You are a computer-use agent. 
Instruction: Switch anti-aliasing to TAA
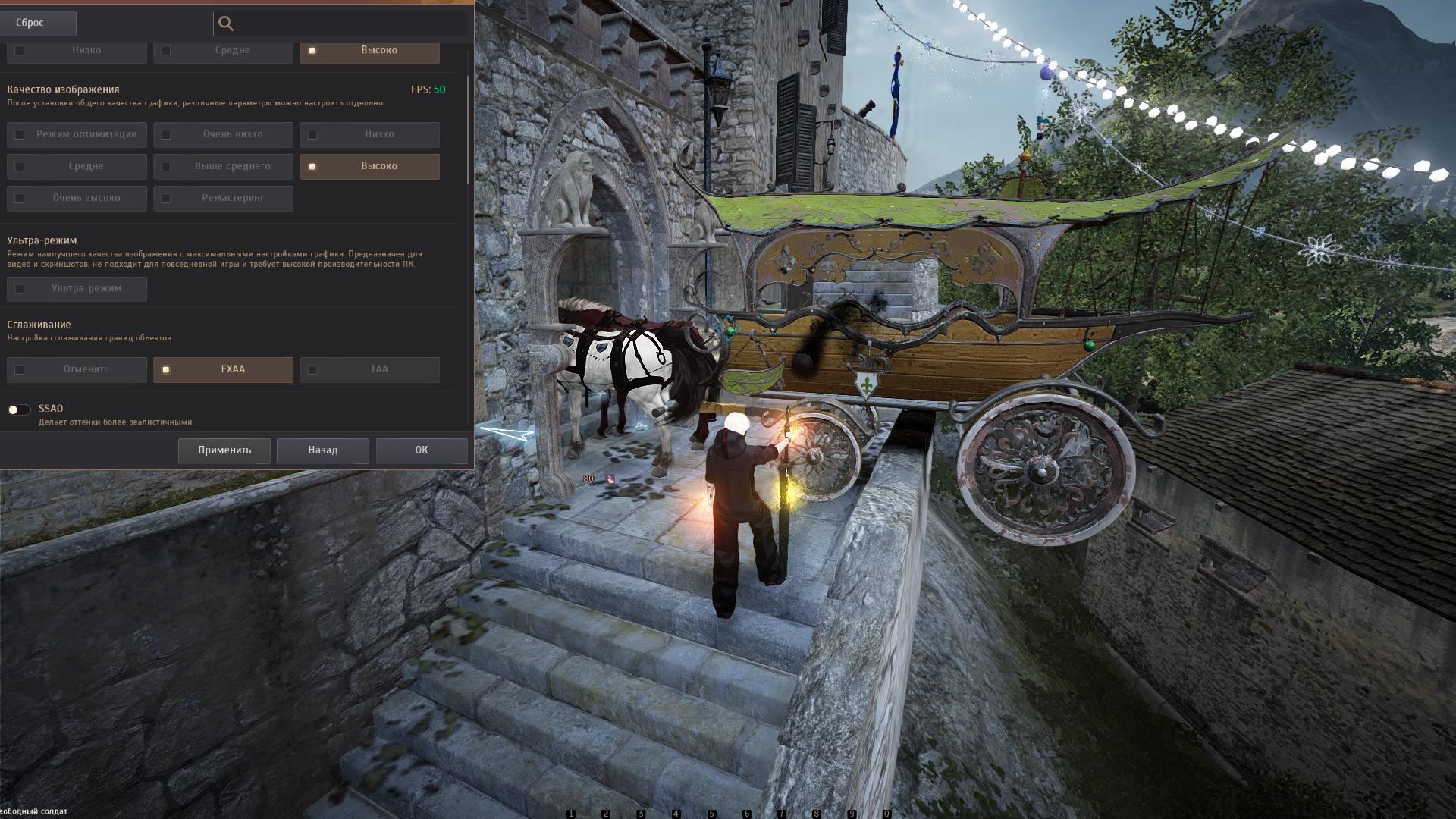(369, 370)
